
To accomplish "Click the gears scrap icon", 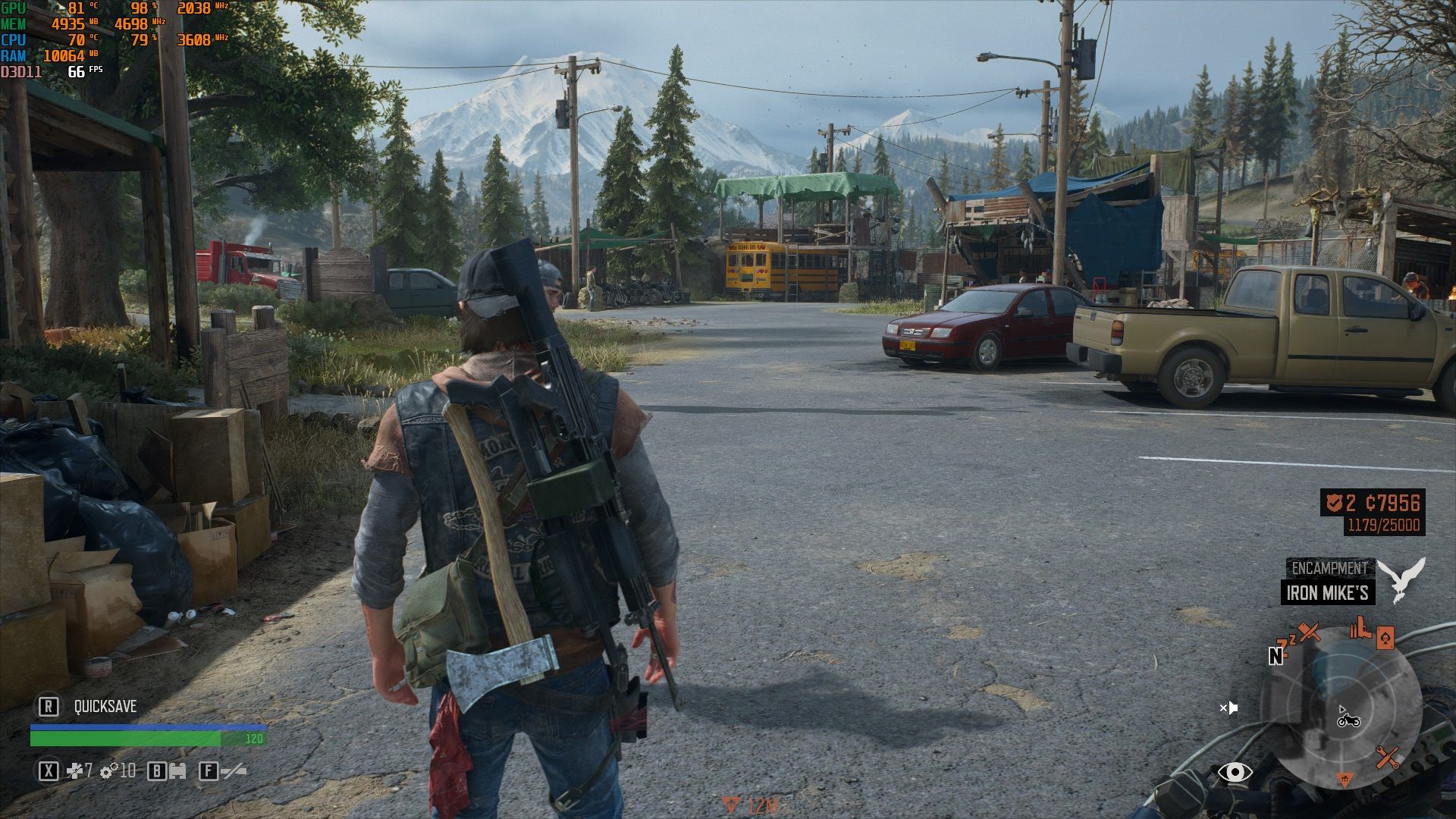I will pyautogui.click(x=109, y=772).
